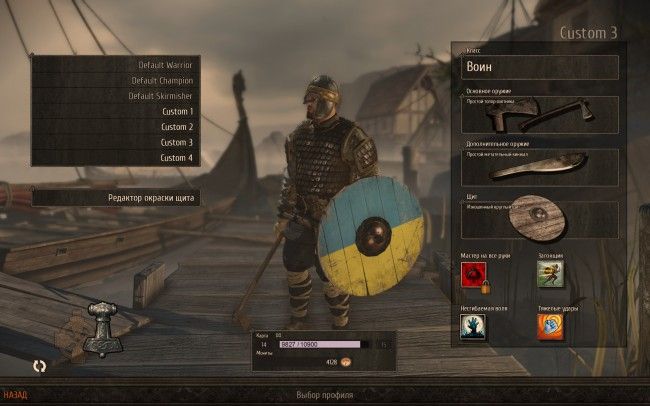Click the circular arrows refresh icon
The image size is (650, 406).
(39, 366)
